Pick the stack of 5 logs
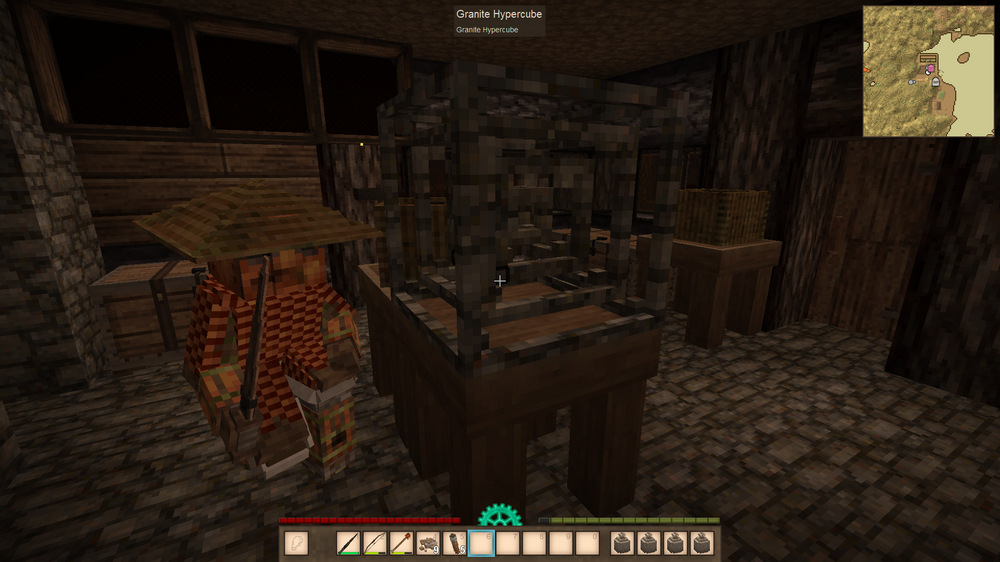 [x=455, y=543]
